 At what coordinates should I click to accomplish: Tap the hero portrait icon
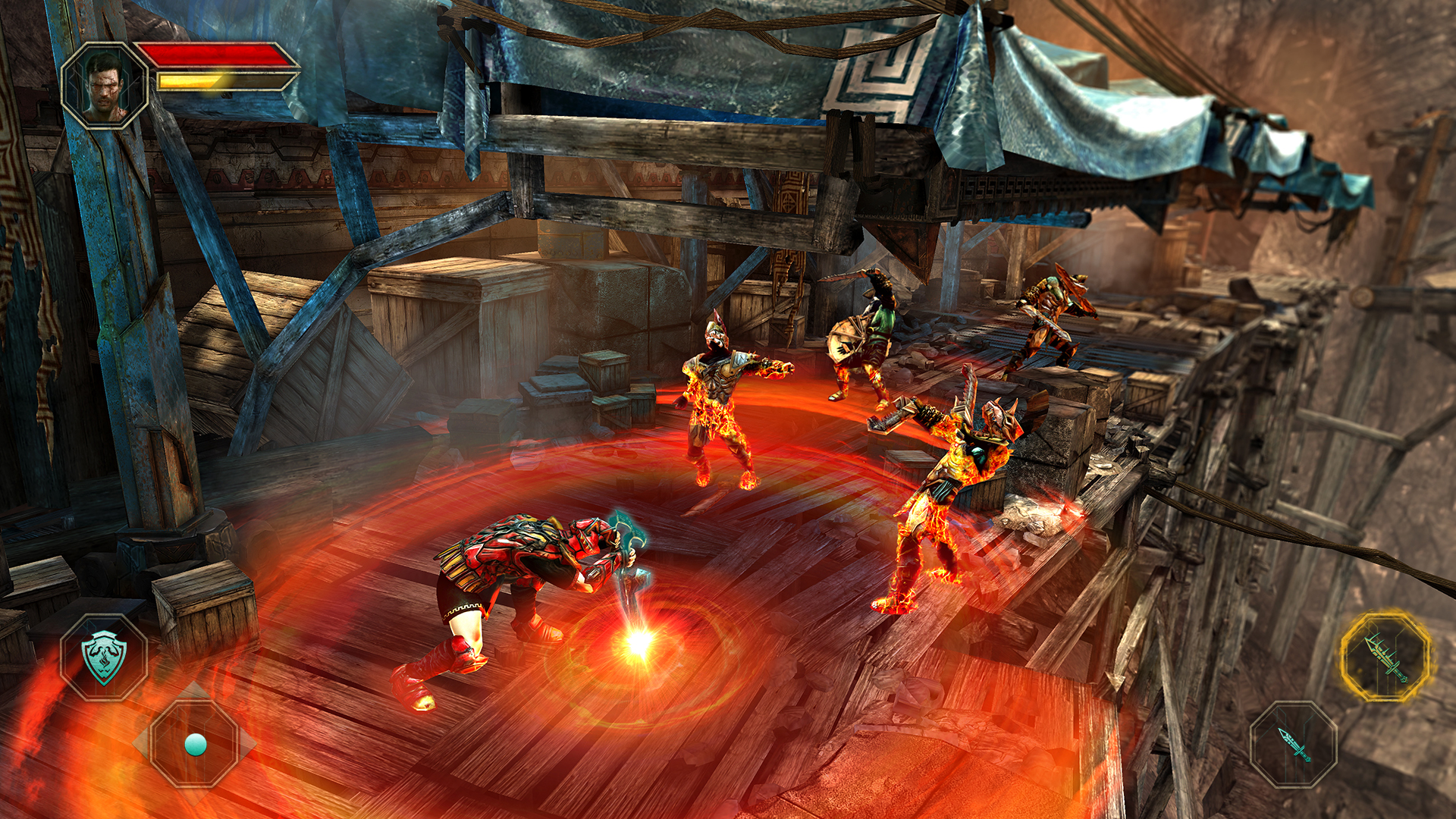point(104,85)
